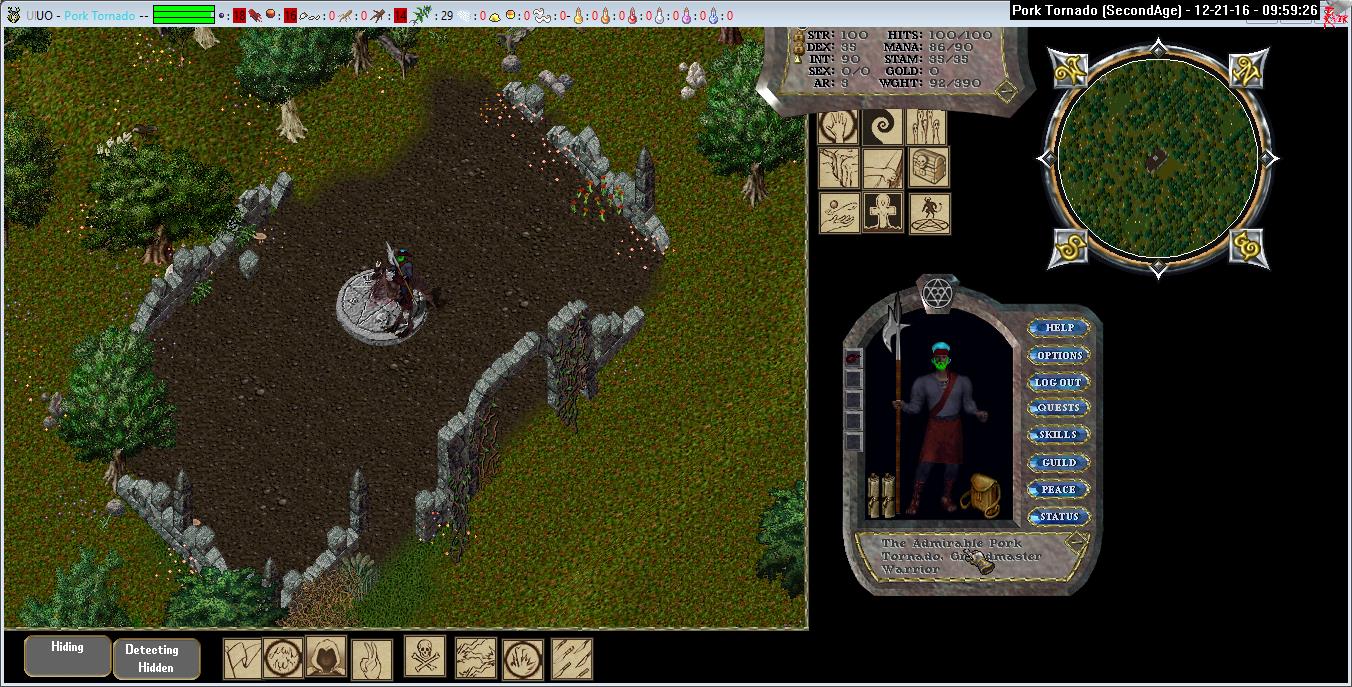This screenshot has height=687, width=1352.
Task: Cast the daemon on pentagram spell icon
Action: click(x=928, y=213)
